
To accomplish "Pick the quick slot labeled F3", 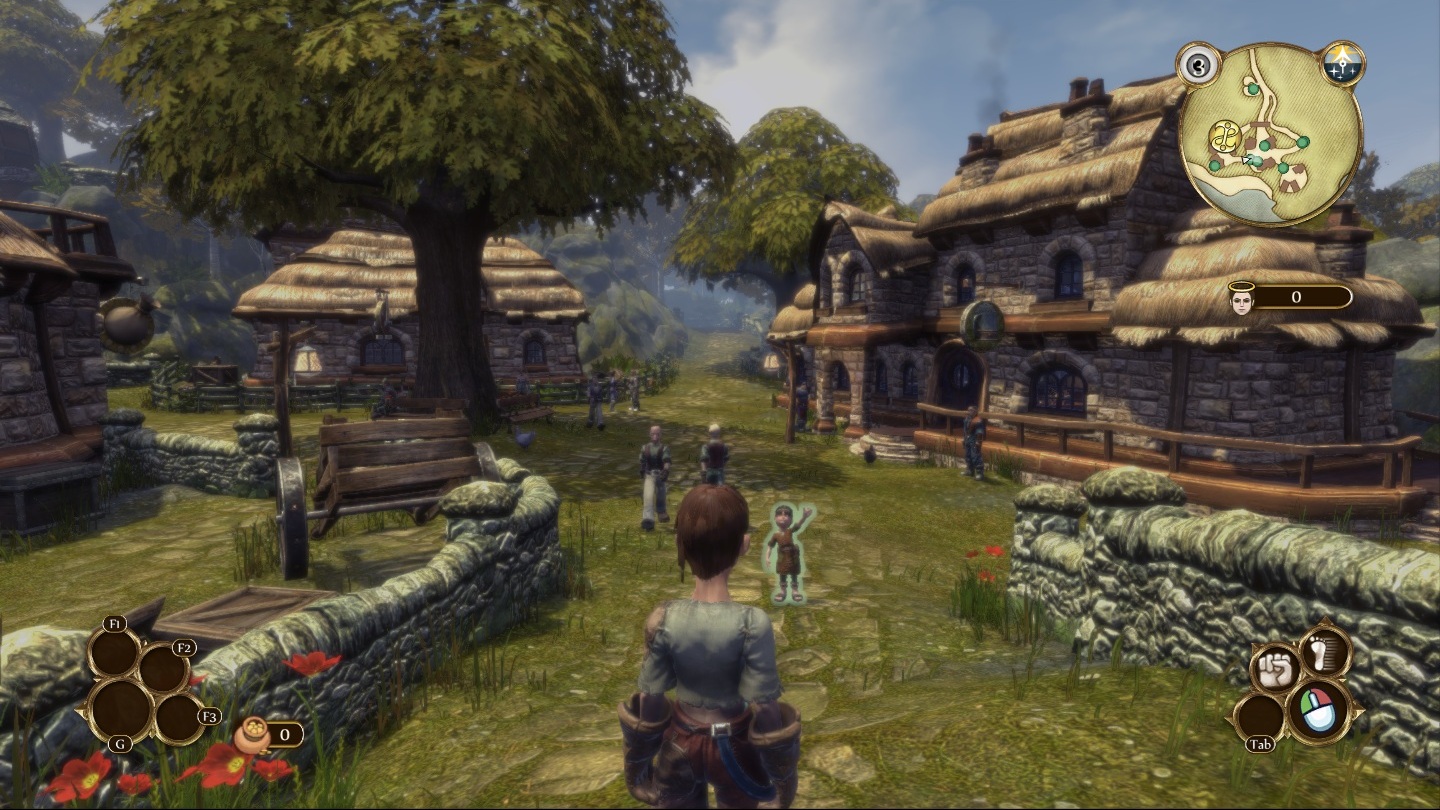I will pyautogui.click(x=180, y=717).
